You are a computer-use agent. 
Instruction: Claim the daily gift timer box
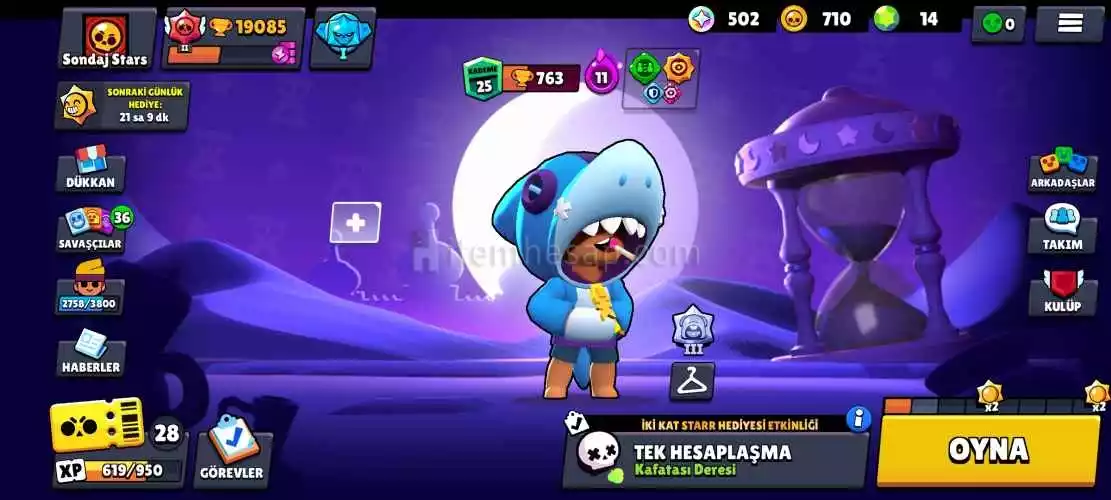pyautogui.click(x=122, y=105)
